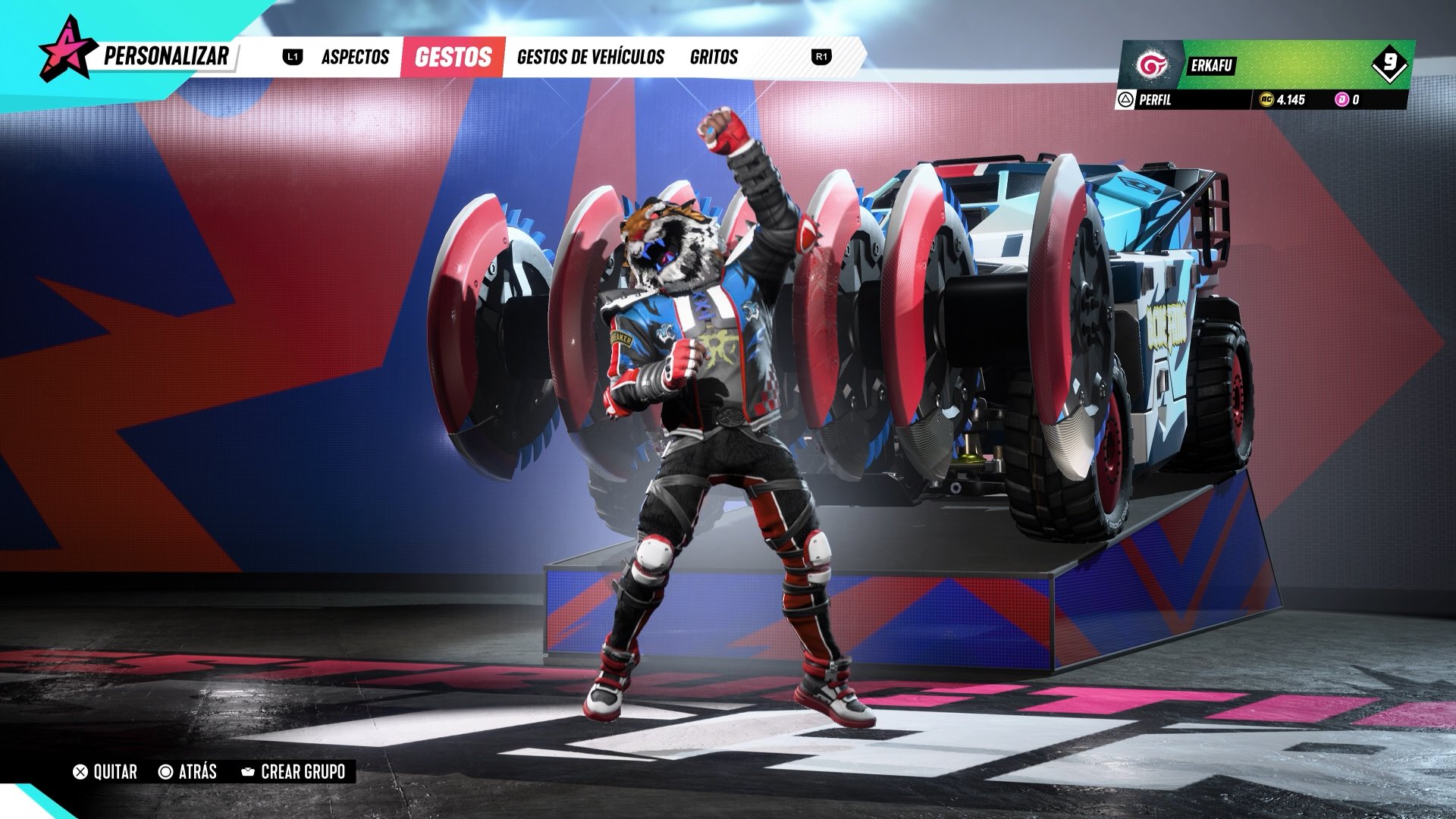Open the Gestos de Vehículos tab

pyautogui.click(x=590, y=57)
